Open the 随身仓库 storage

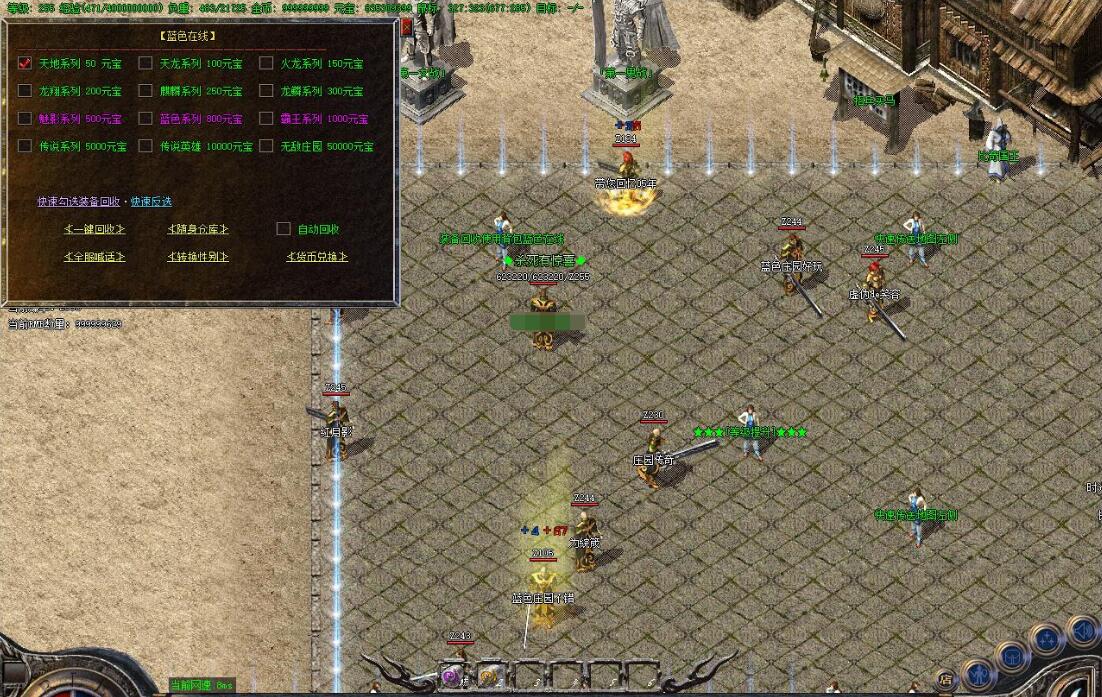point(197,229)
